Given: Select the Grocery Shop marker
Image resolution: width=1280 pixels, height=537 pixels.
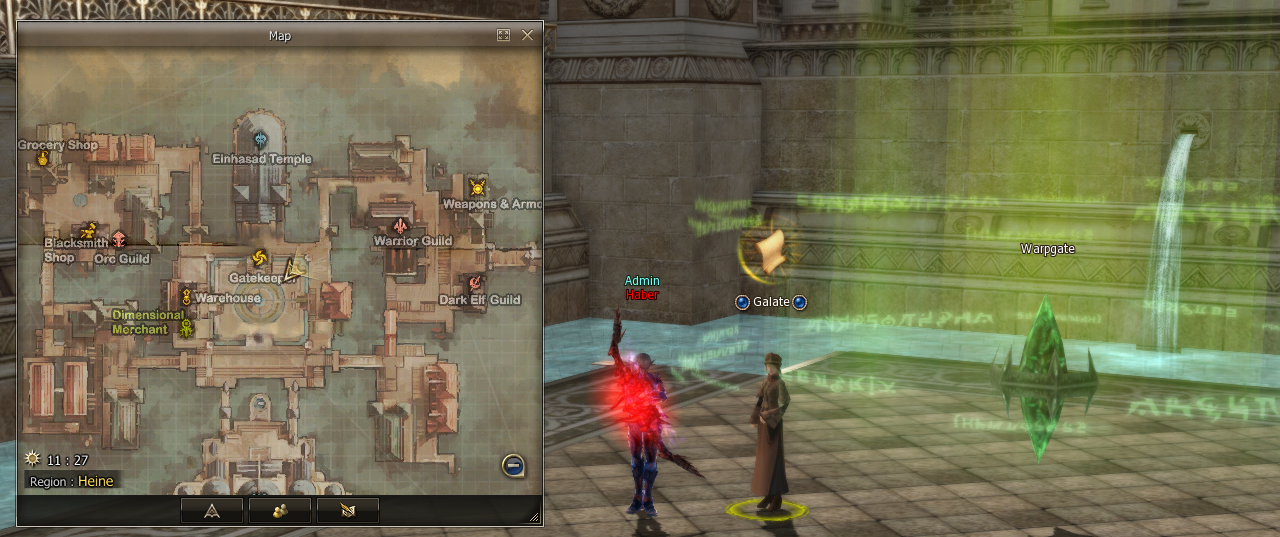Looking at the screenshot, I should pos(43,159).
